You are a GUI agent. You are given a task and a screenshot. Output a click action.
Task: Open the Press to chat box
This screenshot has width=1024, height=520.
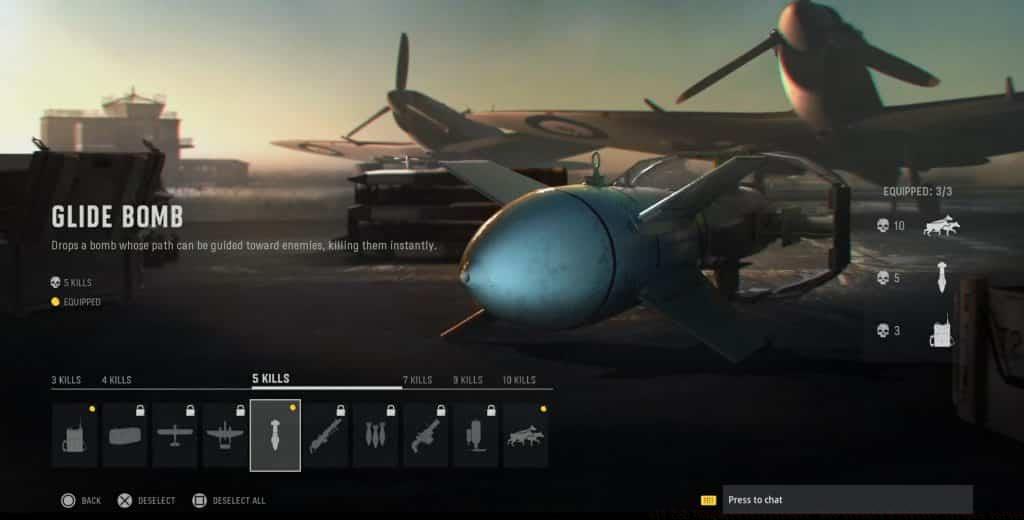(x=846, y=499)
